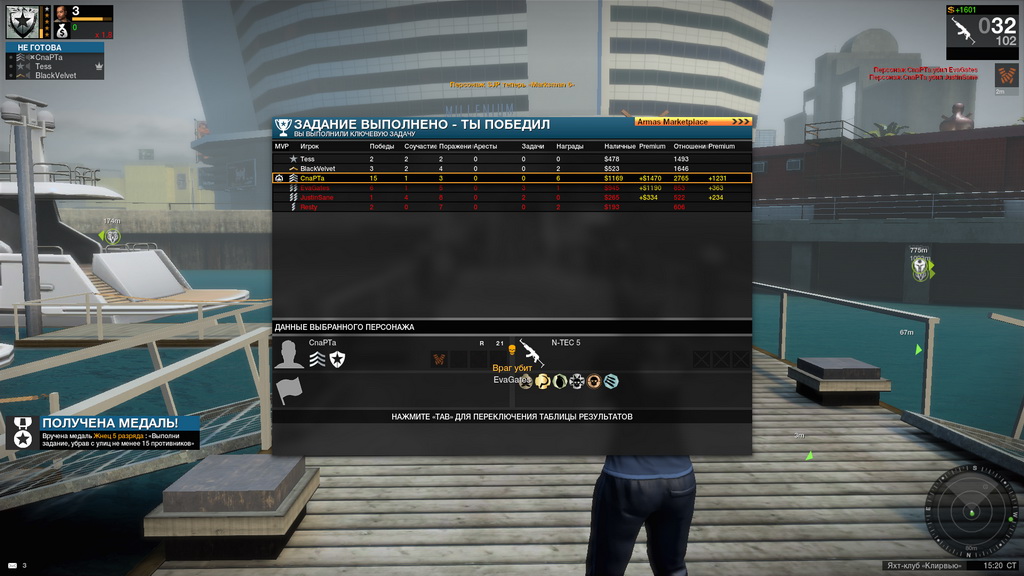Click the orange modifier icon under ammo
The width and height of the screenshot is (1024, 576).
click(1007, 75)
